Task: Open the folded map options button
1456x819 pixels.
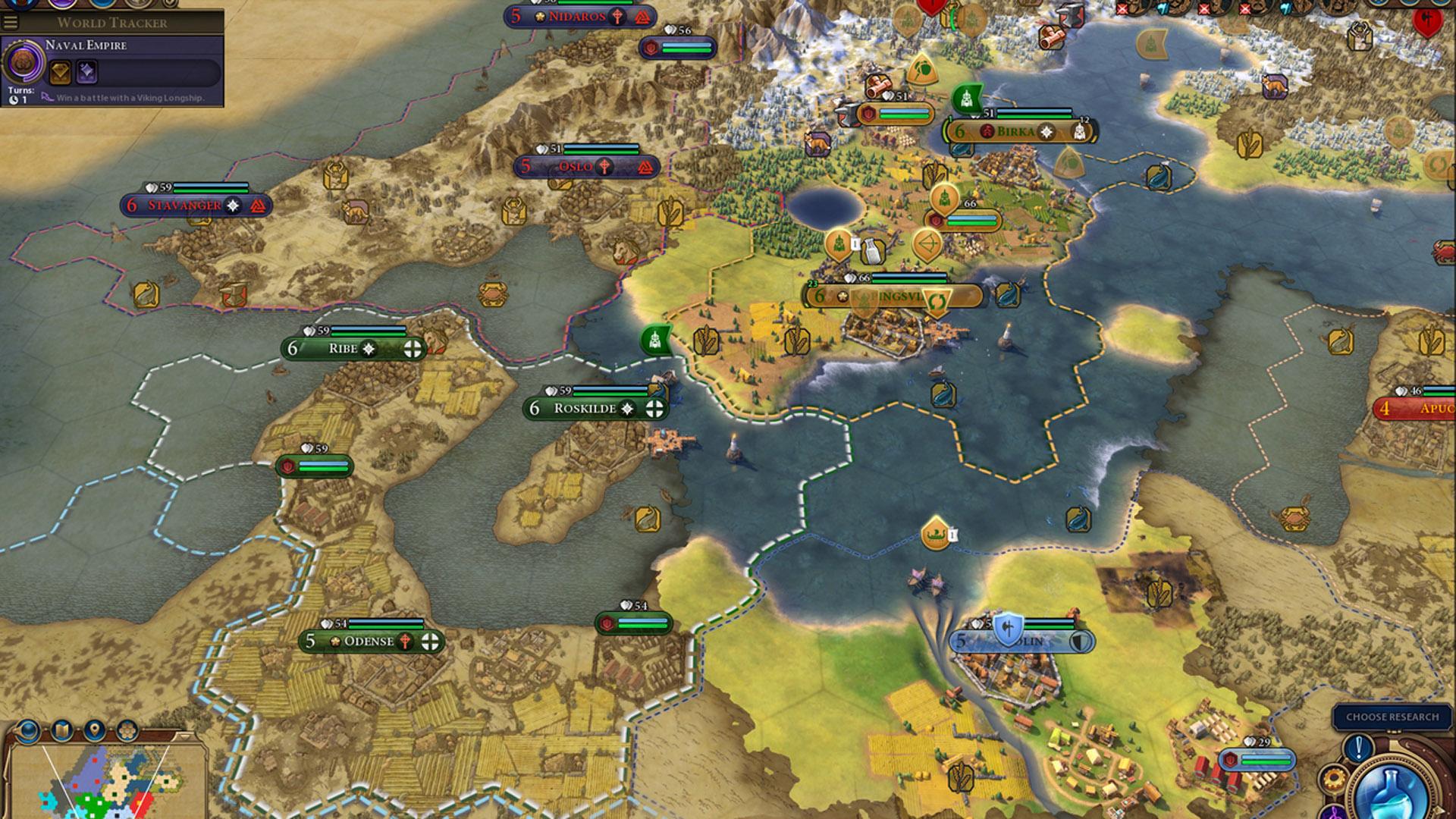Action: pyautogui.click(x=61, y=730)
